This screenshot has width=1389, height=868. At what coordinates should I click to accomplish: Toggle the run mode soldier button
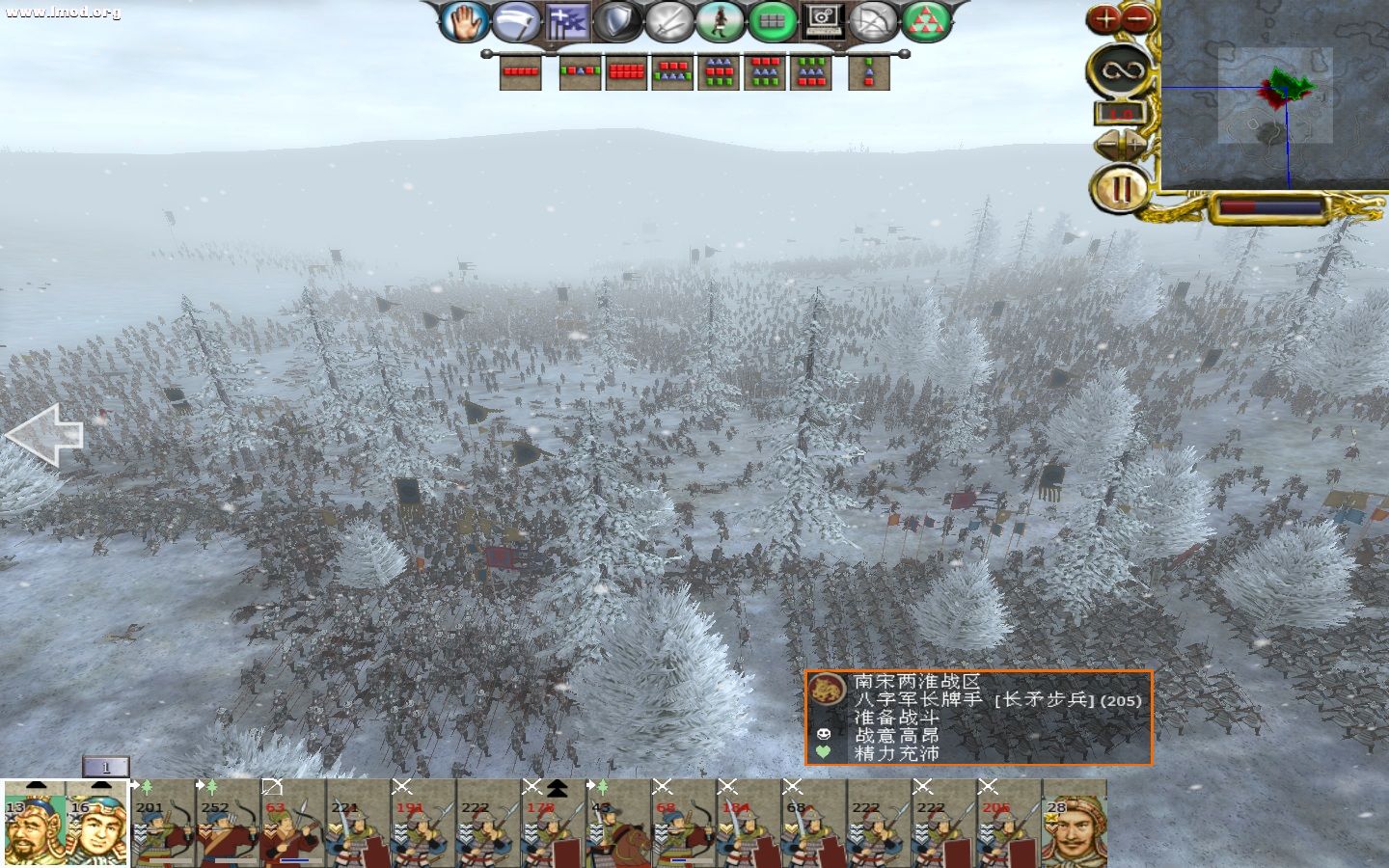(721, 21)
